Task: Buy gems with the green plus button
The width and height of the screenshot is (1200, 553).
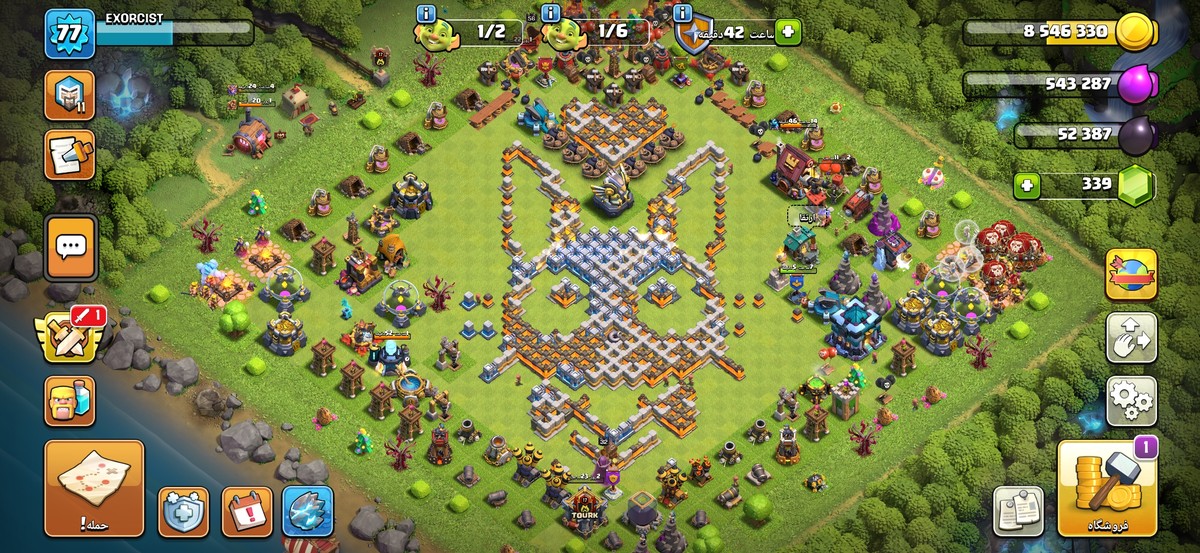Action: coord(1025,185)
